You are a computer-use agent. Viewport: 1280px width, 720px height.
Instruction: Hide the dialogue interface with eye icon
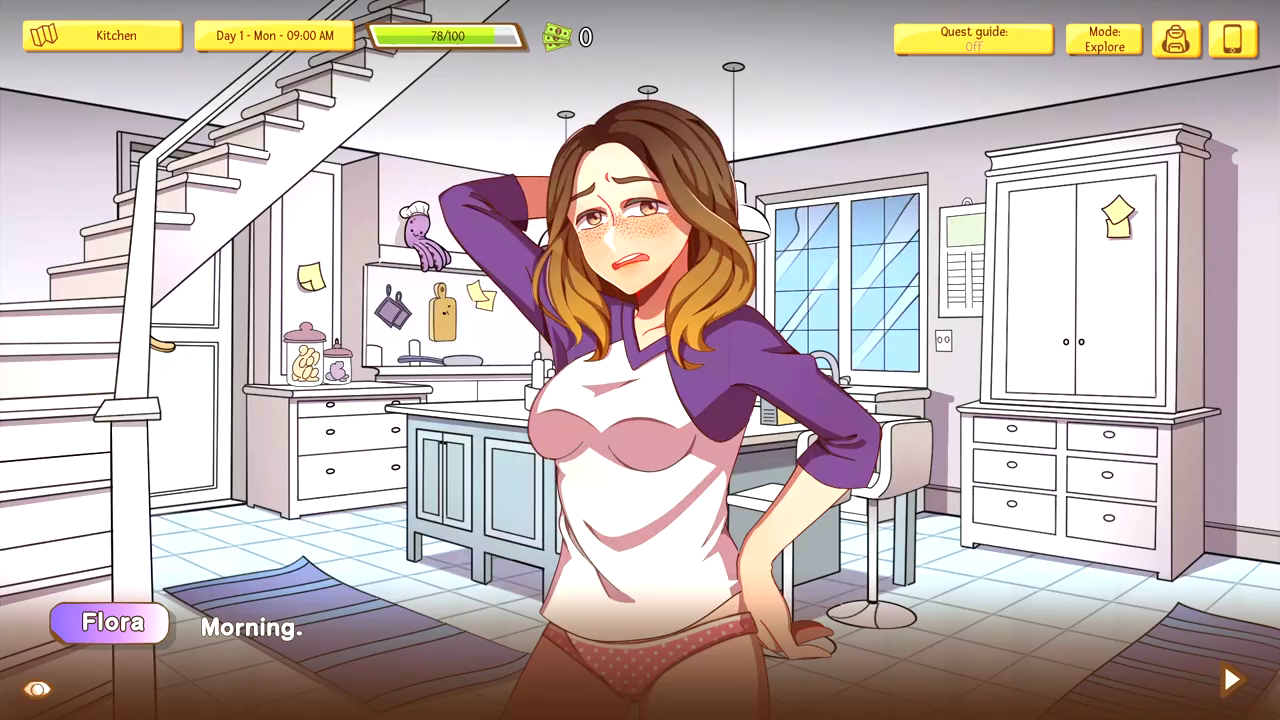coord(37,689)
